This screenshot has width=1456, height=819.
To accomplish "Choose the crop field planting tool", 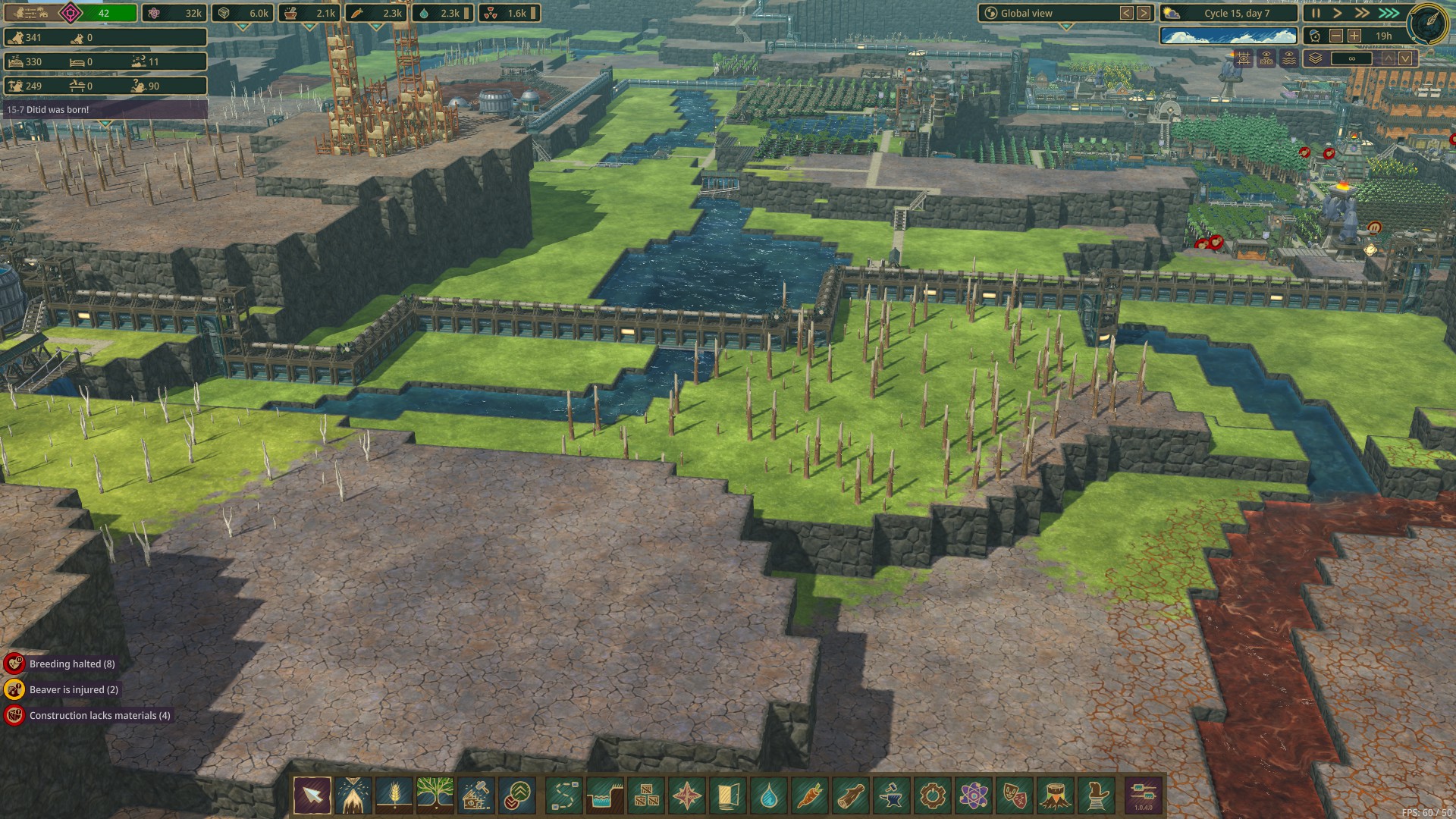I will click(x=394, y=796).
